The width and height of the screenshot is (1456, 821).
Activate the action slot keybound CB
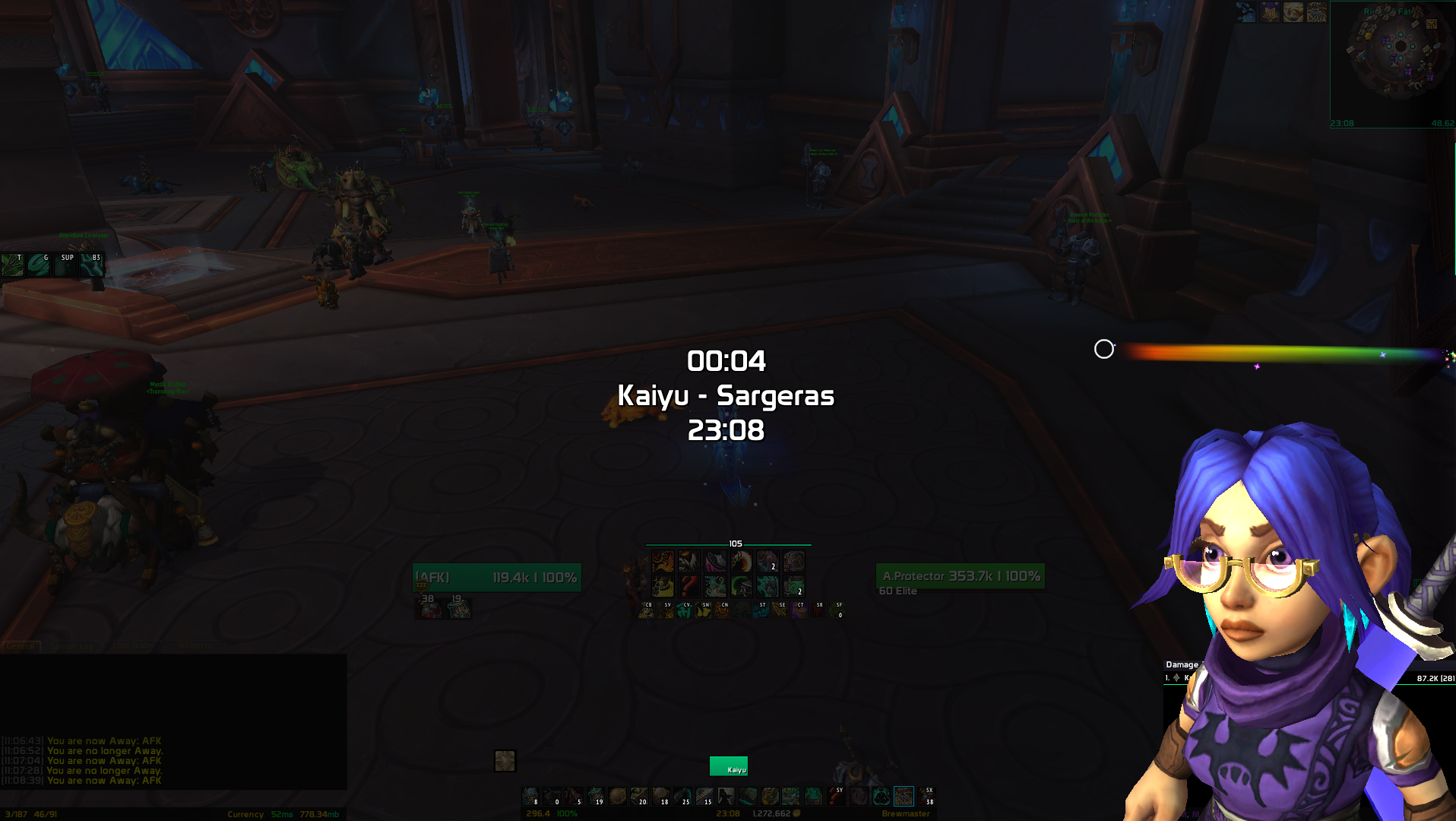pos(646,610)
